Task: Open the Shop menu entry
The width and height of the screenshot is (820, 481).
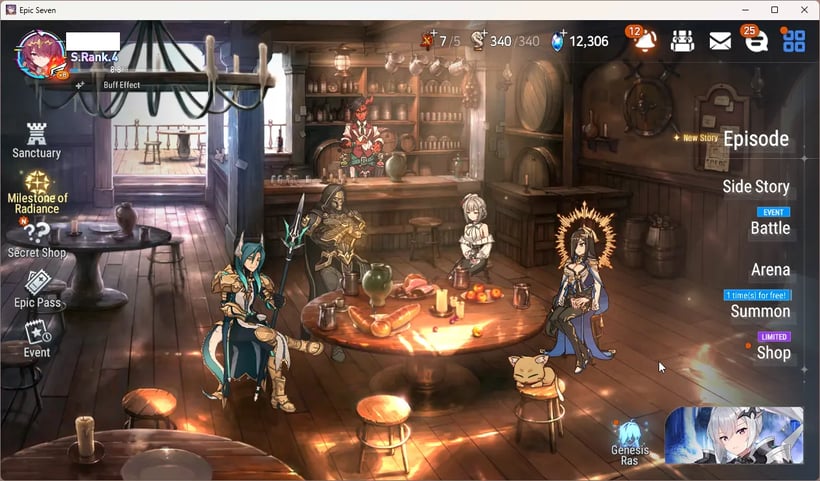Action: pos(773,352)
